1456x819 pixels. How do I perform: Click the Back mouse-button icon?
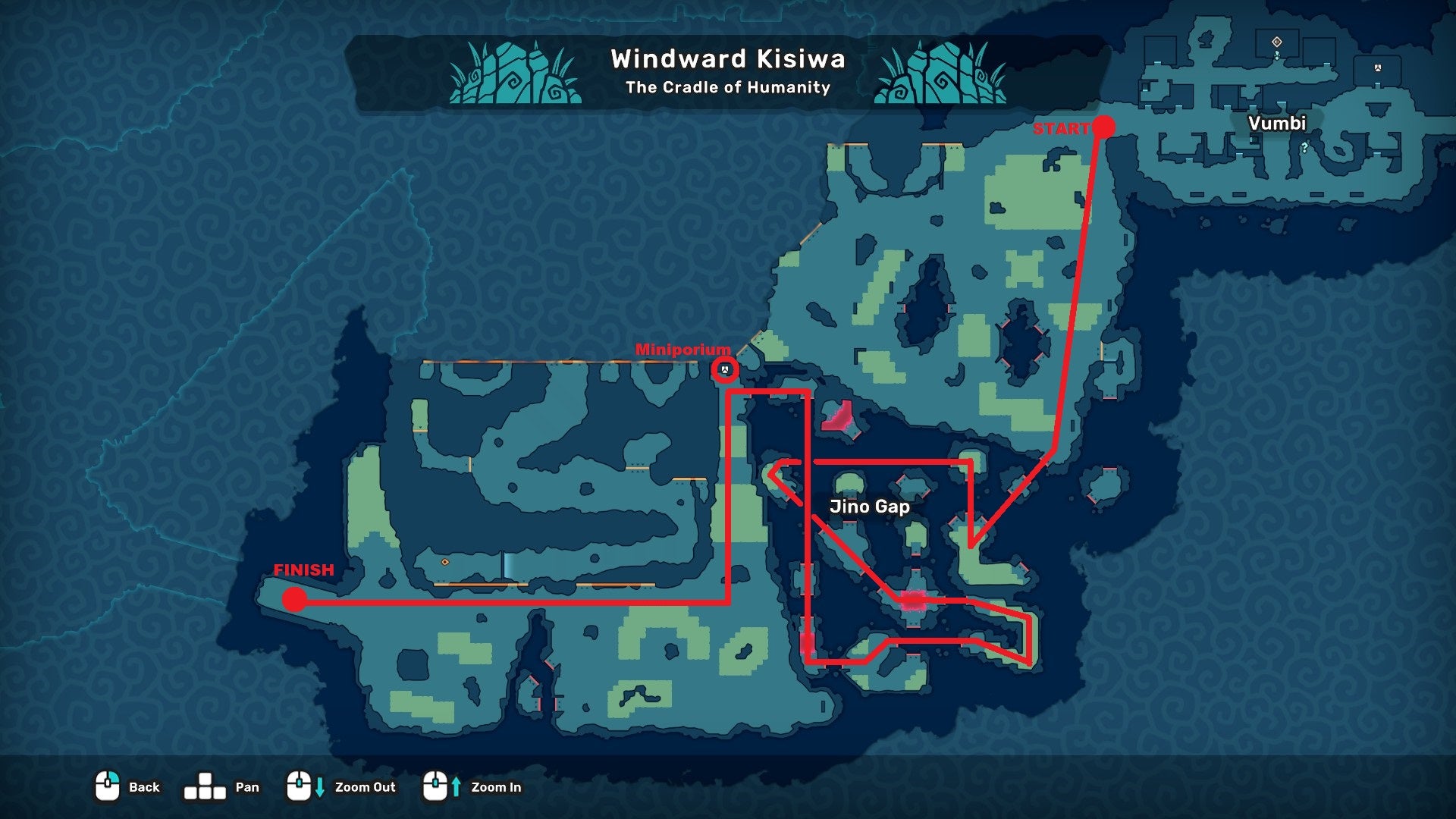coord(106,786)
